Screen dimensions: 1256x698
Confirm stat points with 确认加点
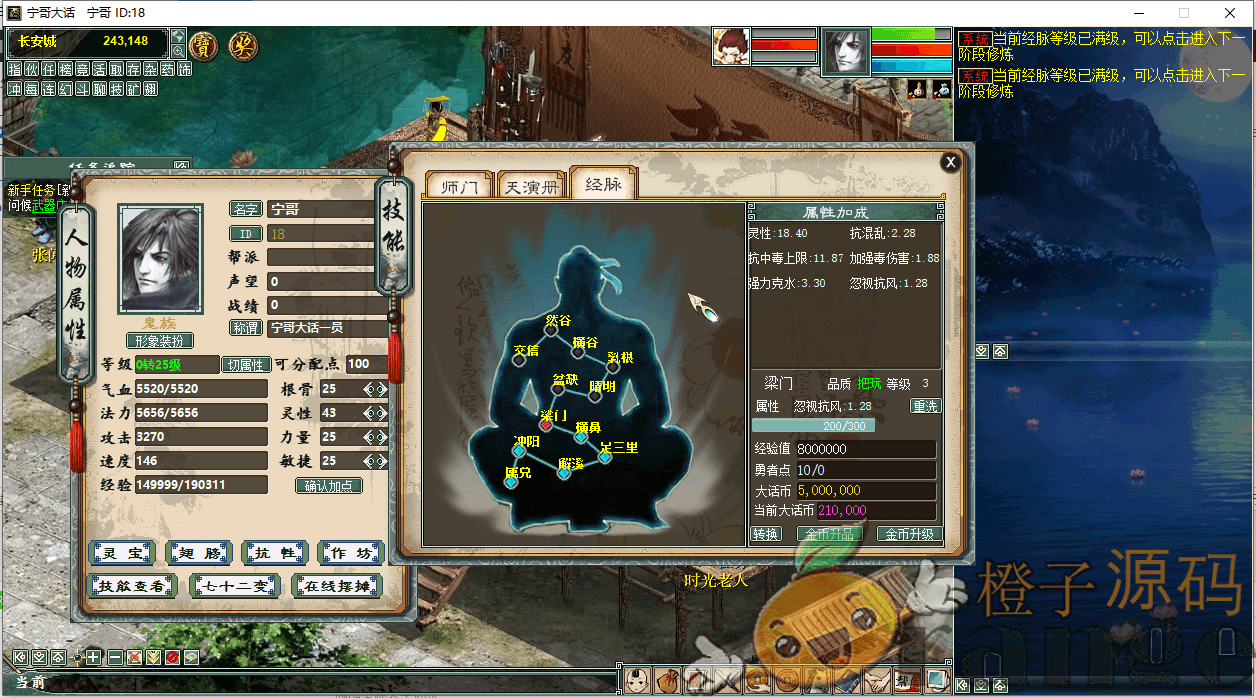(328, 486)
